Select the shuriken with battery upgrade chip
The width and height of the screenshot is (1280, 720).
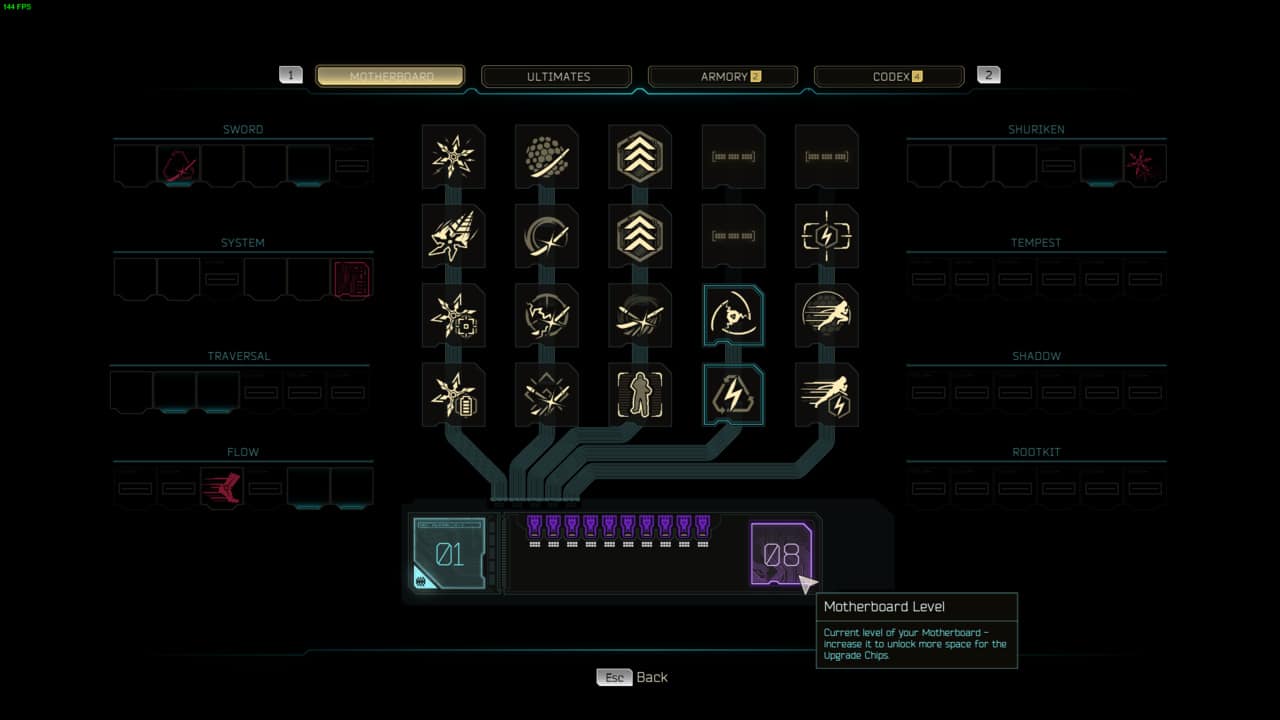[453, 395]
